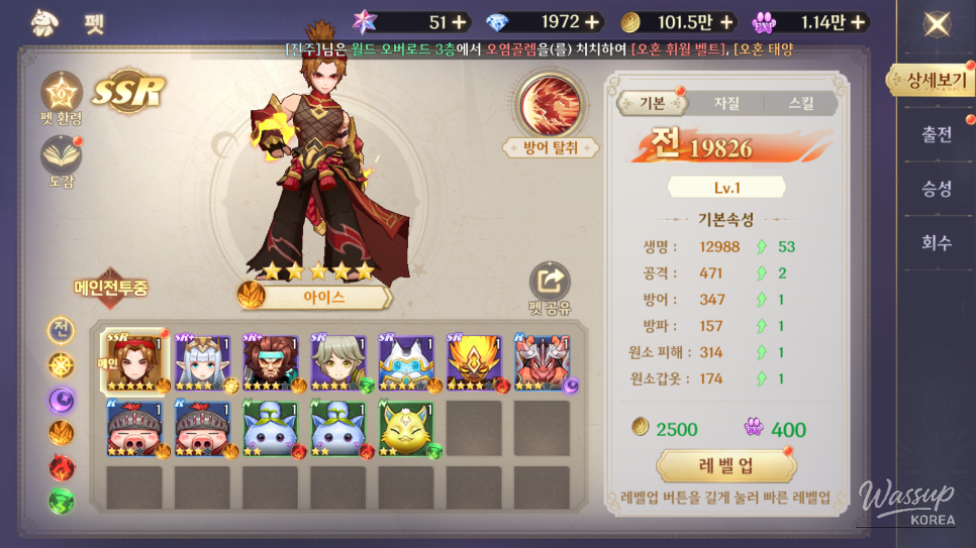The width and height of the screenshot is (976, 548).
Task: Click the 펫 공유 share button
Action: click(x=550, y=288)
